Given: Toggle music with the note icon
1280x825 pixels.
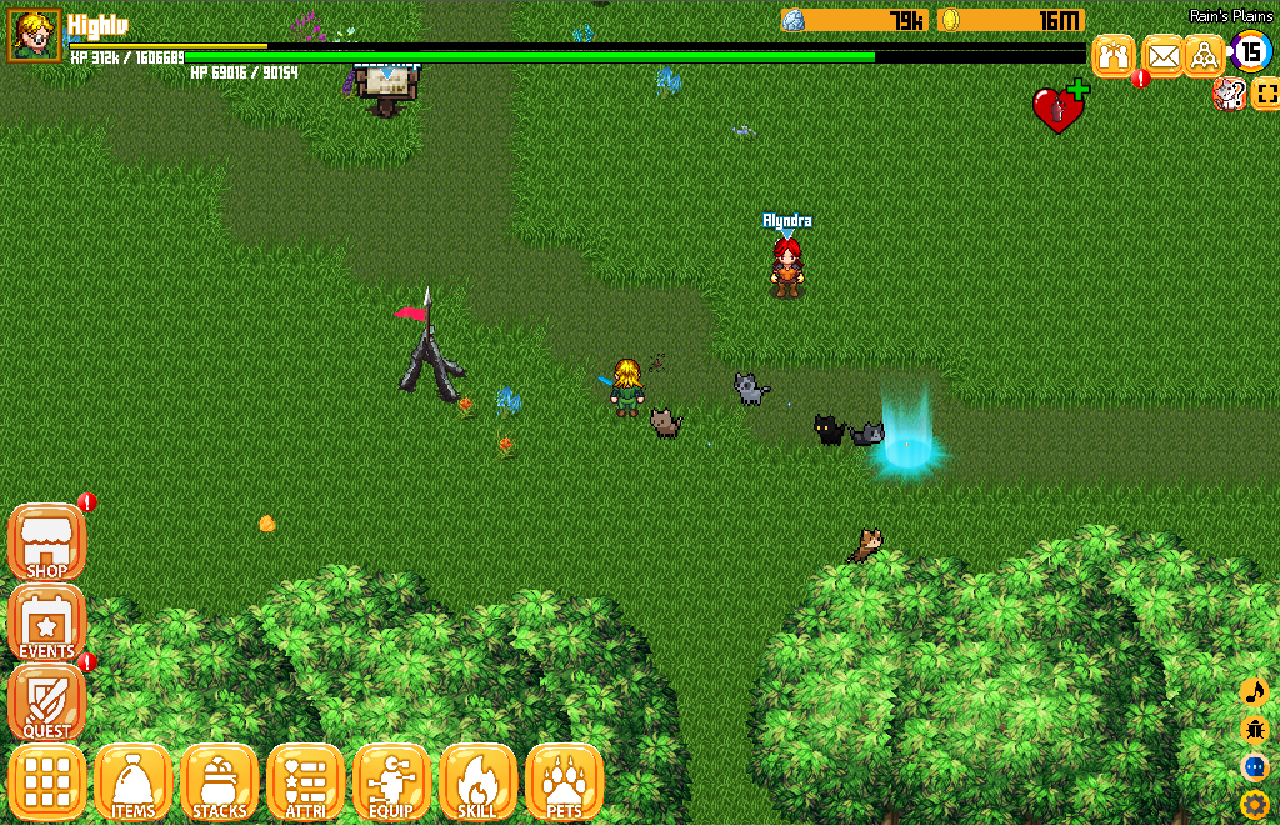Looking at the screenshot, I should tap(1254, 692).
